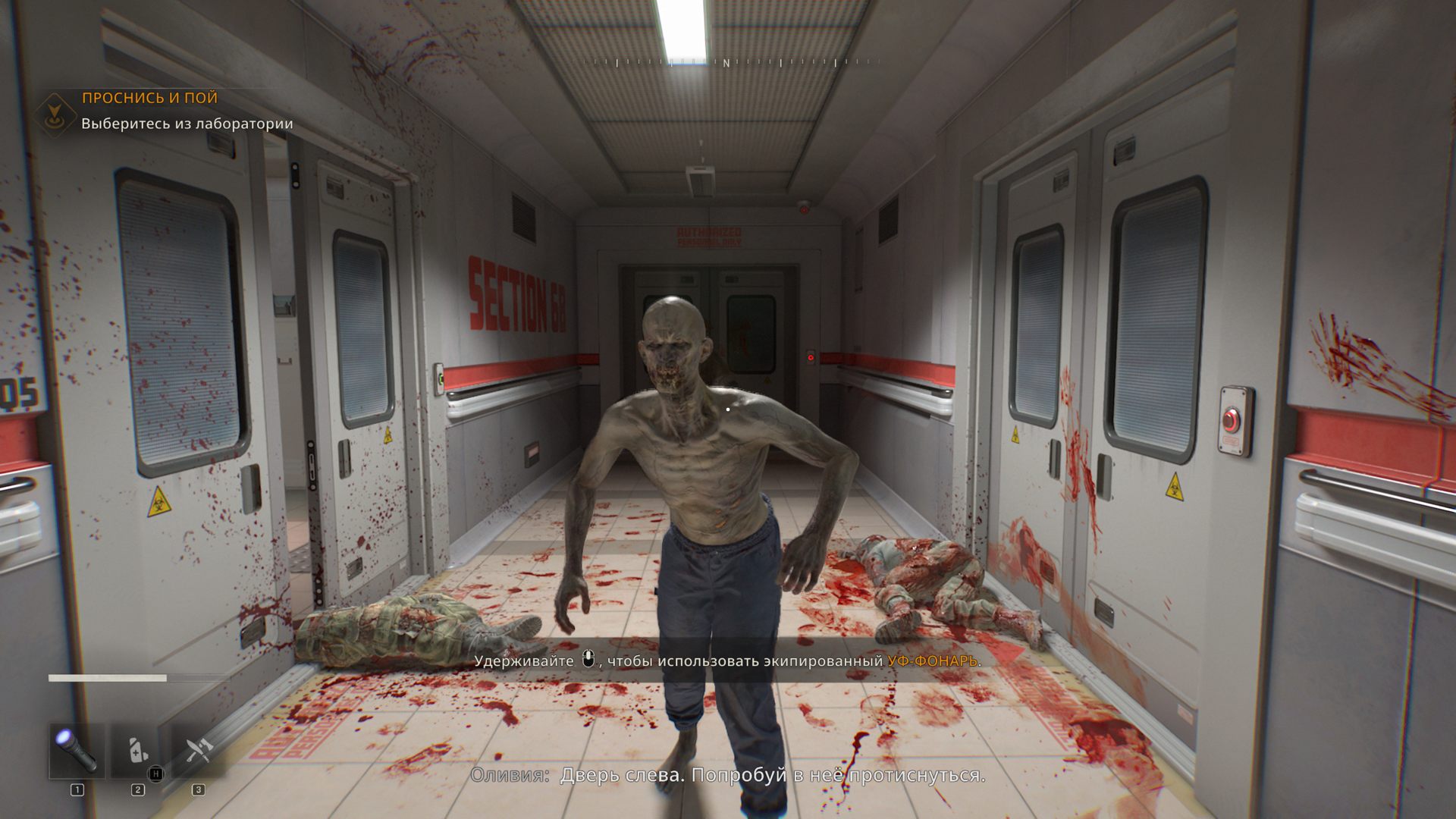Image resolution: width=1456 pixels, height=819 pixels.
Task: Click the quest title ПРОСНИСЬ И ПОЙ
Action: tap(149, 98)
